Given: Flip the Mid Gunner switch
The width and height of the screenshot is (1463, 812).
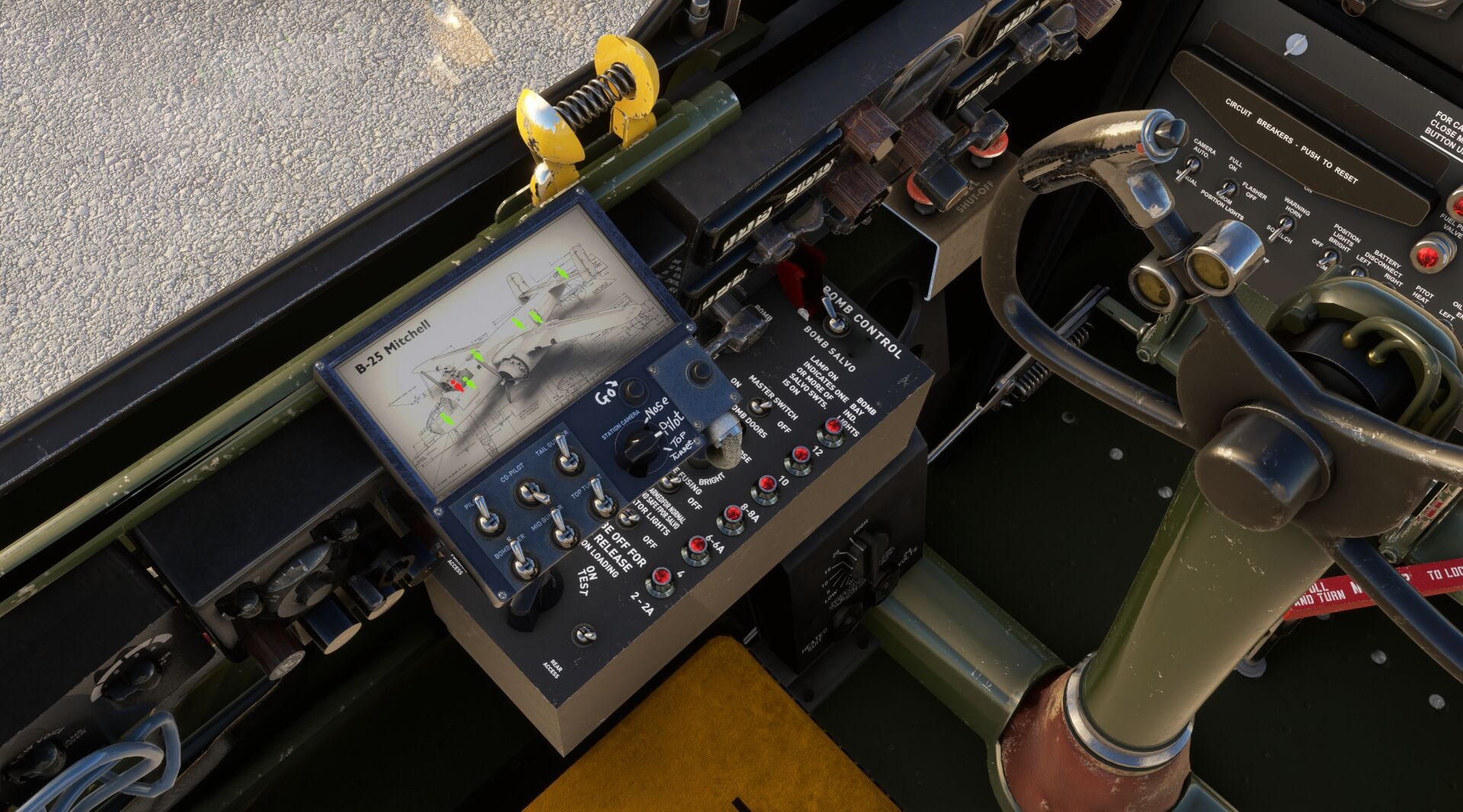Looking at the screenshot, I should click(x=563, y=533).
